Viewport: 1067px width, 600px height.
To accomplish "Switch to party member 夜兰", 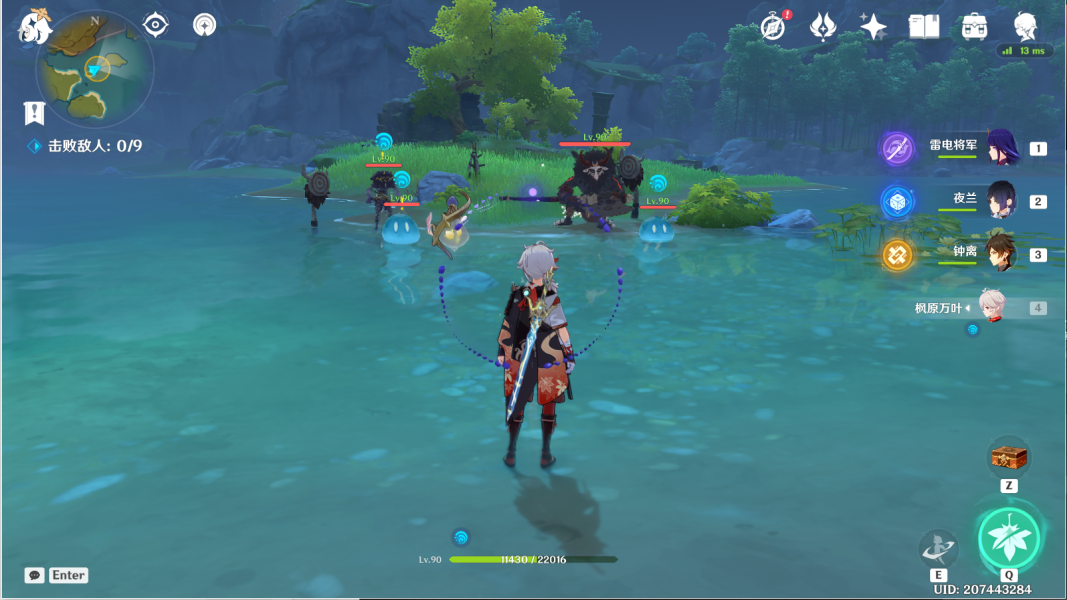I will coord(1001,200).
